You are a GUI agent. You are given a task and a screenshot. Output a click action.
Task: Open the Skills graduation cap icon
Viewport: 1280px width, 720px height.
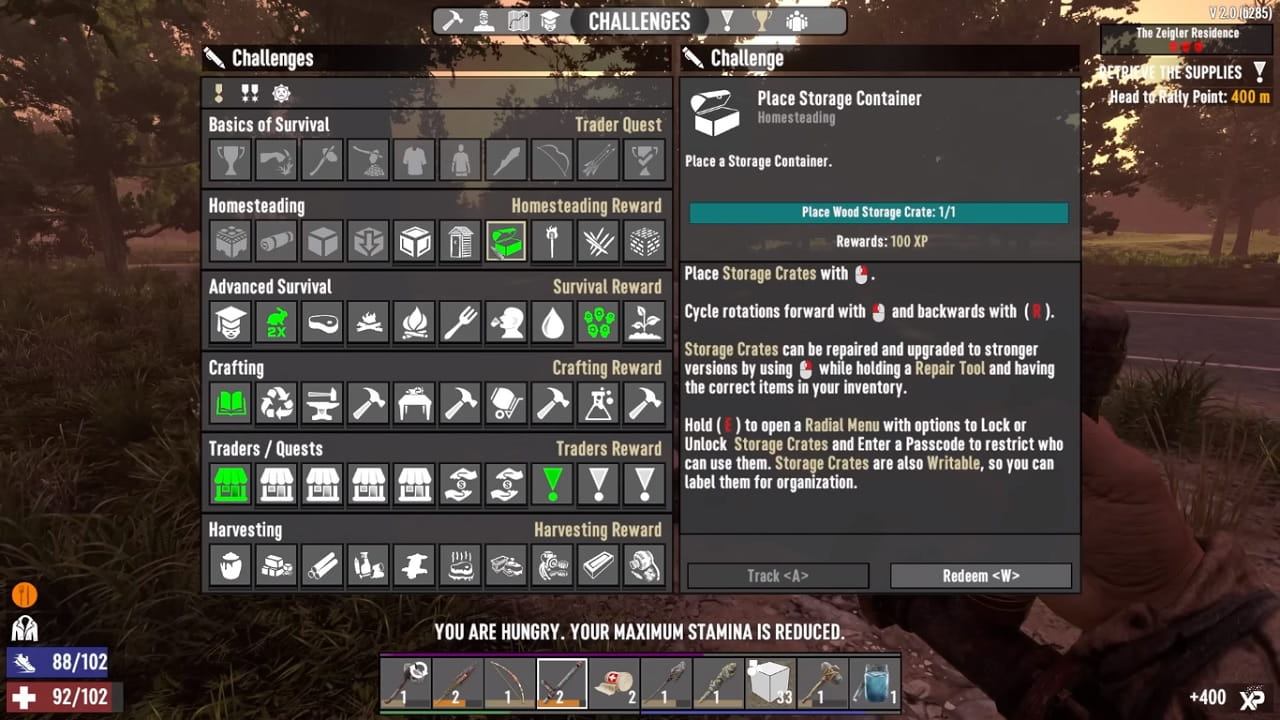coord(551,20)
